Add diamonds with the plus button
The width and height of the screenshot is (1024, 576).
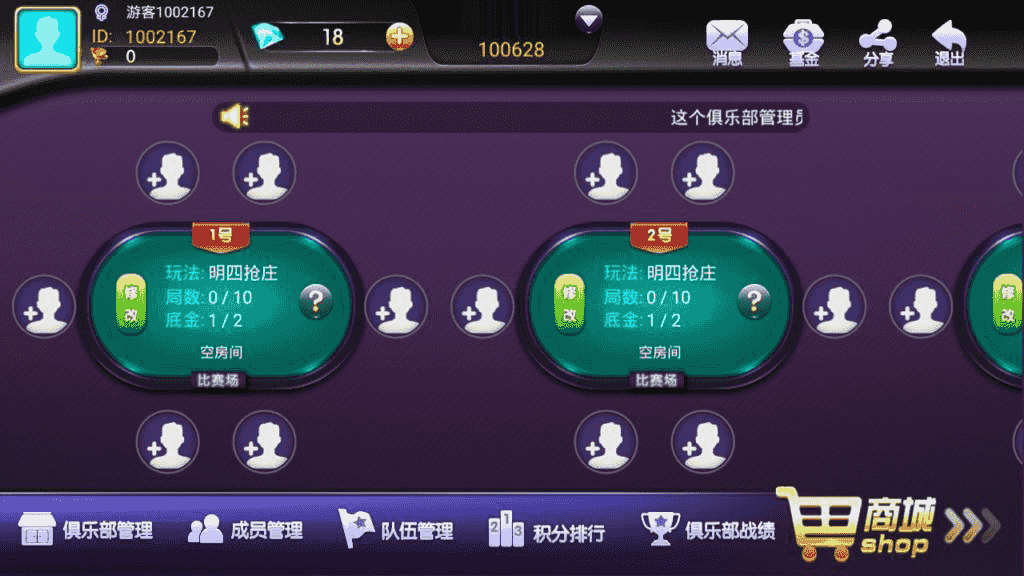[x=399, y=37]
